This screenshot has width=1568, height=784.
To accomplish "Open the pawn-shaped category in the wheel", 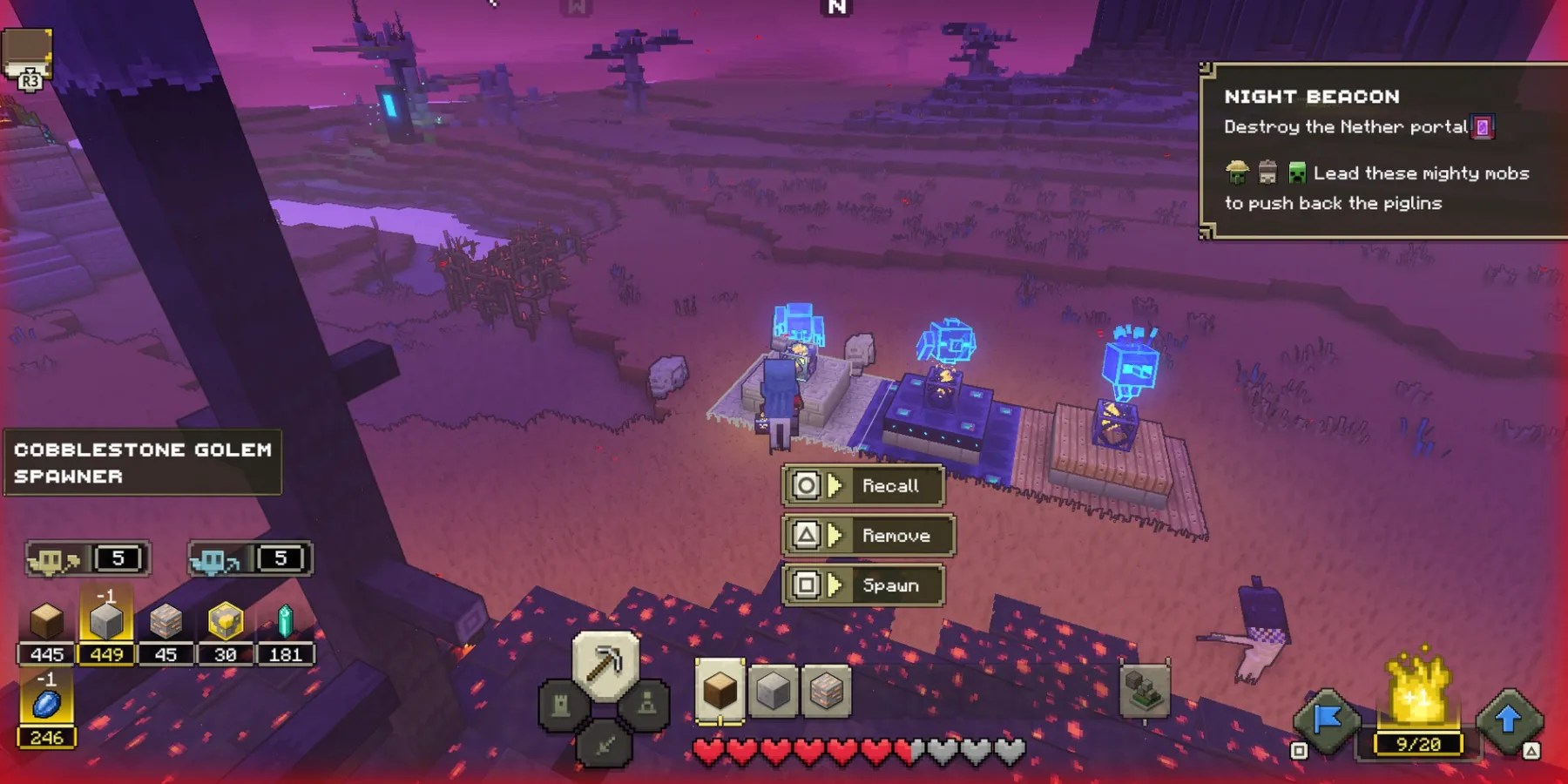I will click(x=648, y=704).
